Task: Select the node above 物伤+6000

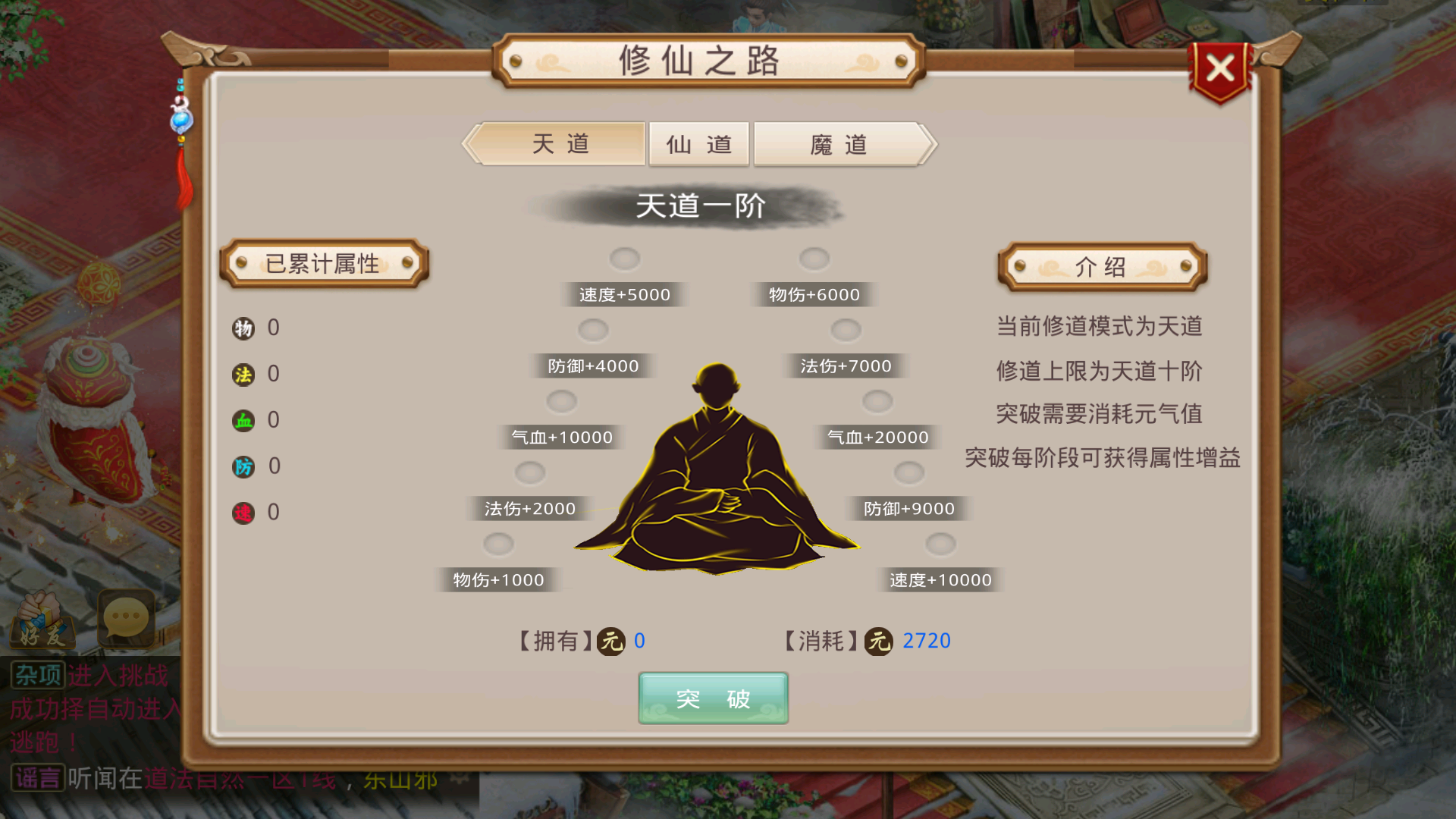Action: tap(814, 259)
